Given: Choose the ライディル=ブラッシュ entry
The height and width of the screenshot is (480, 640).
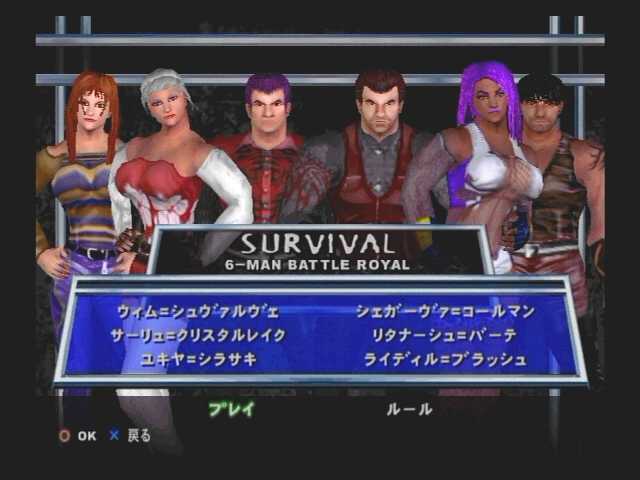Looking at the screenshot, I should click(x=446, y=359).
